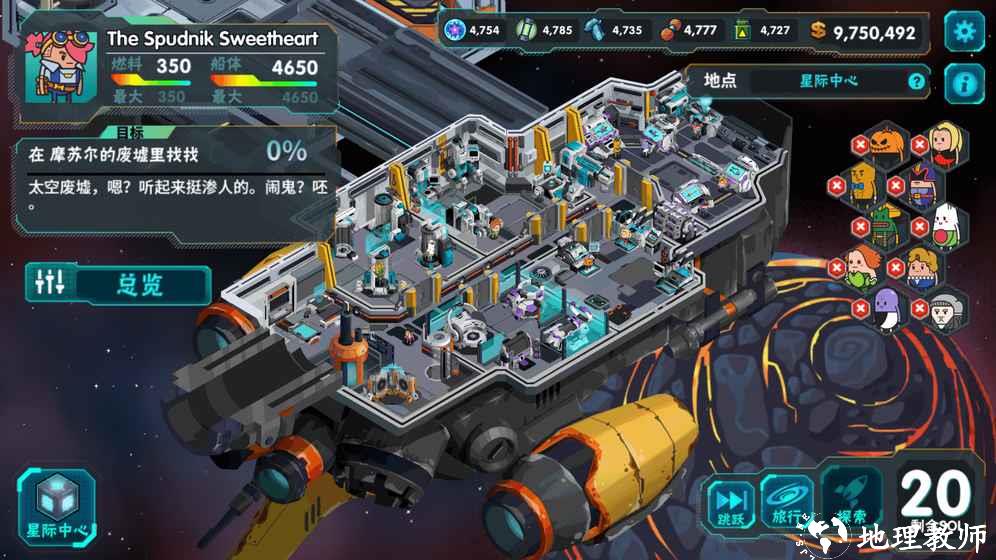This screenshot has height=560, width=996.
Task: Show help for the 地点 location
Action: [916, 82]
